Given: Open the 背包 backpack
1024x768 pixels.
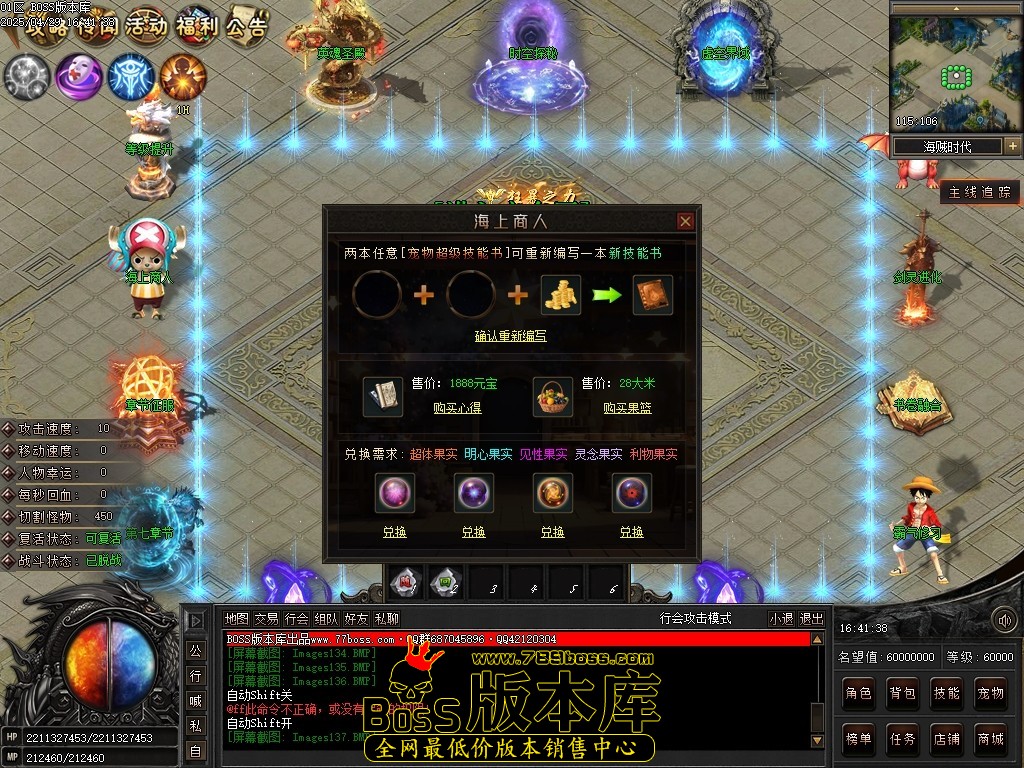Looking at the screenshot, I should point(902,692).
